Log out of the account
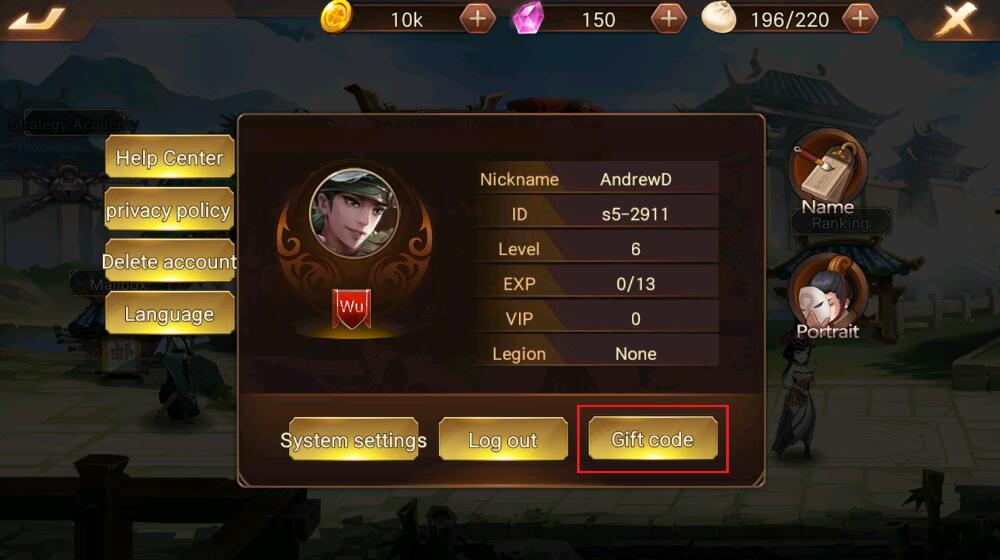This screenshot has height=560, width=1000. (x=503, y=440)
